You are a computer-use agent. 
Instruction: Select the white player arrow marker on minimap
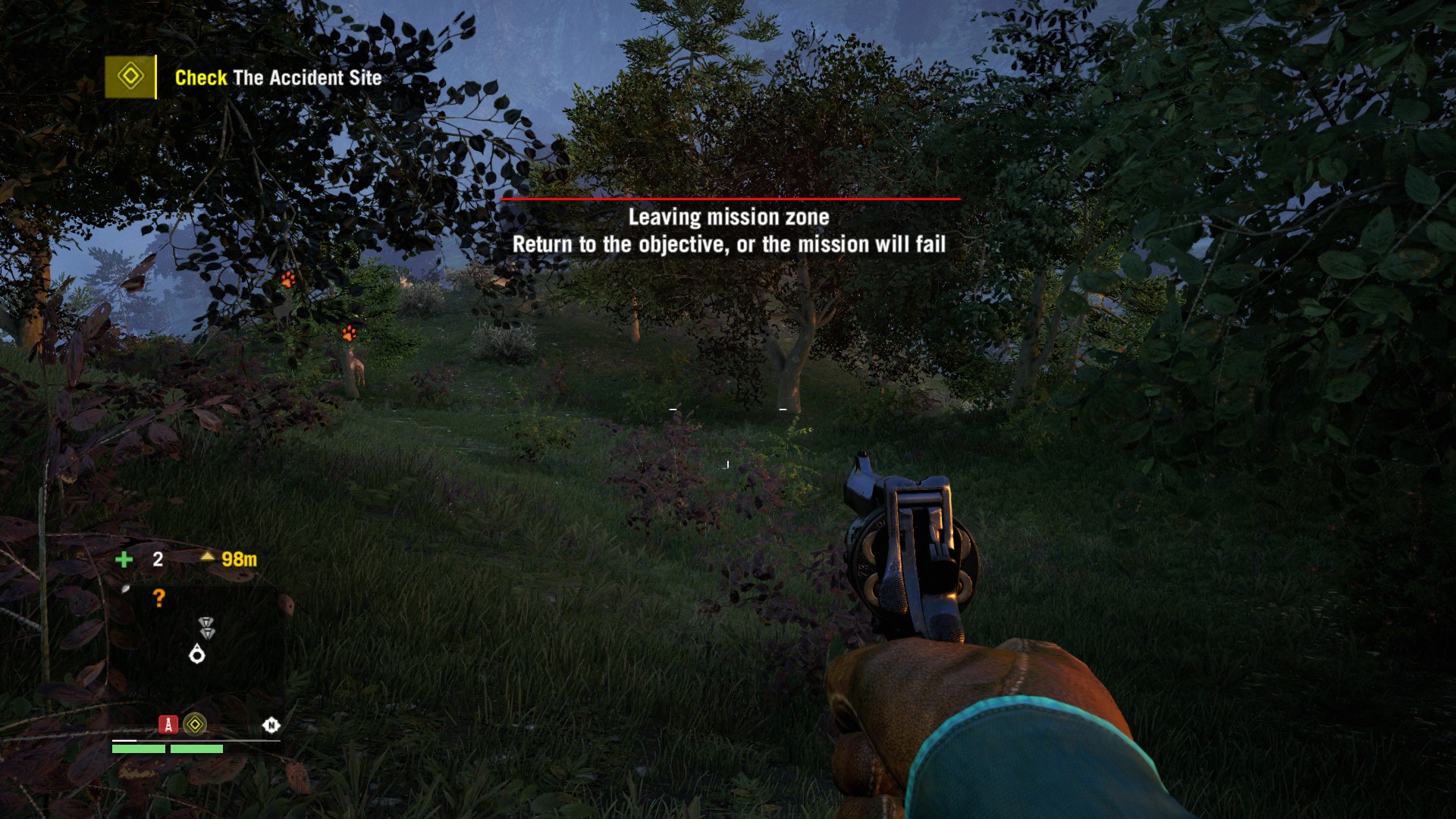197,654
